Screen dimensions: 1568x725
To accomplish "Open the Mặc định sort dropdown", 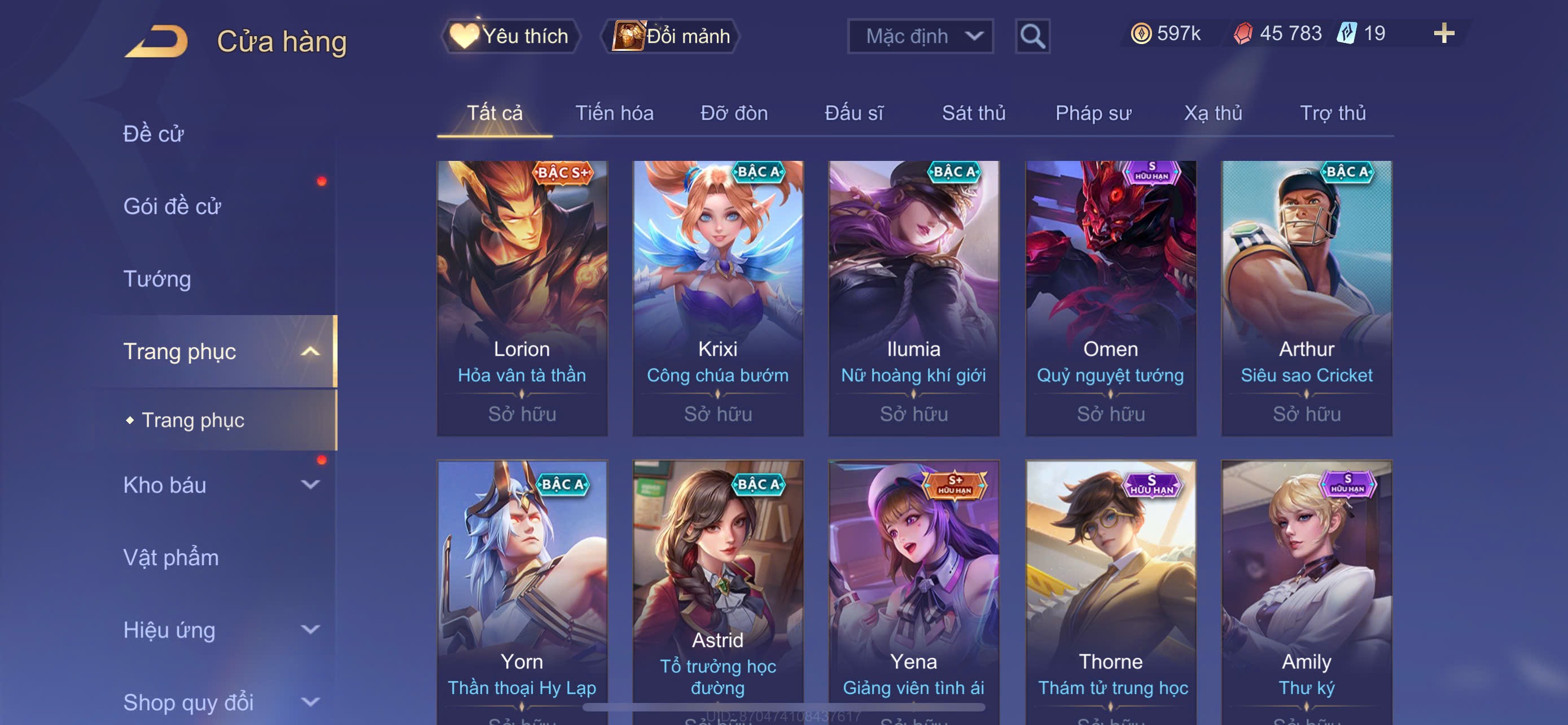I will pyautogui.click(x=919, y=36).
